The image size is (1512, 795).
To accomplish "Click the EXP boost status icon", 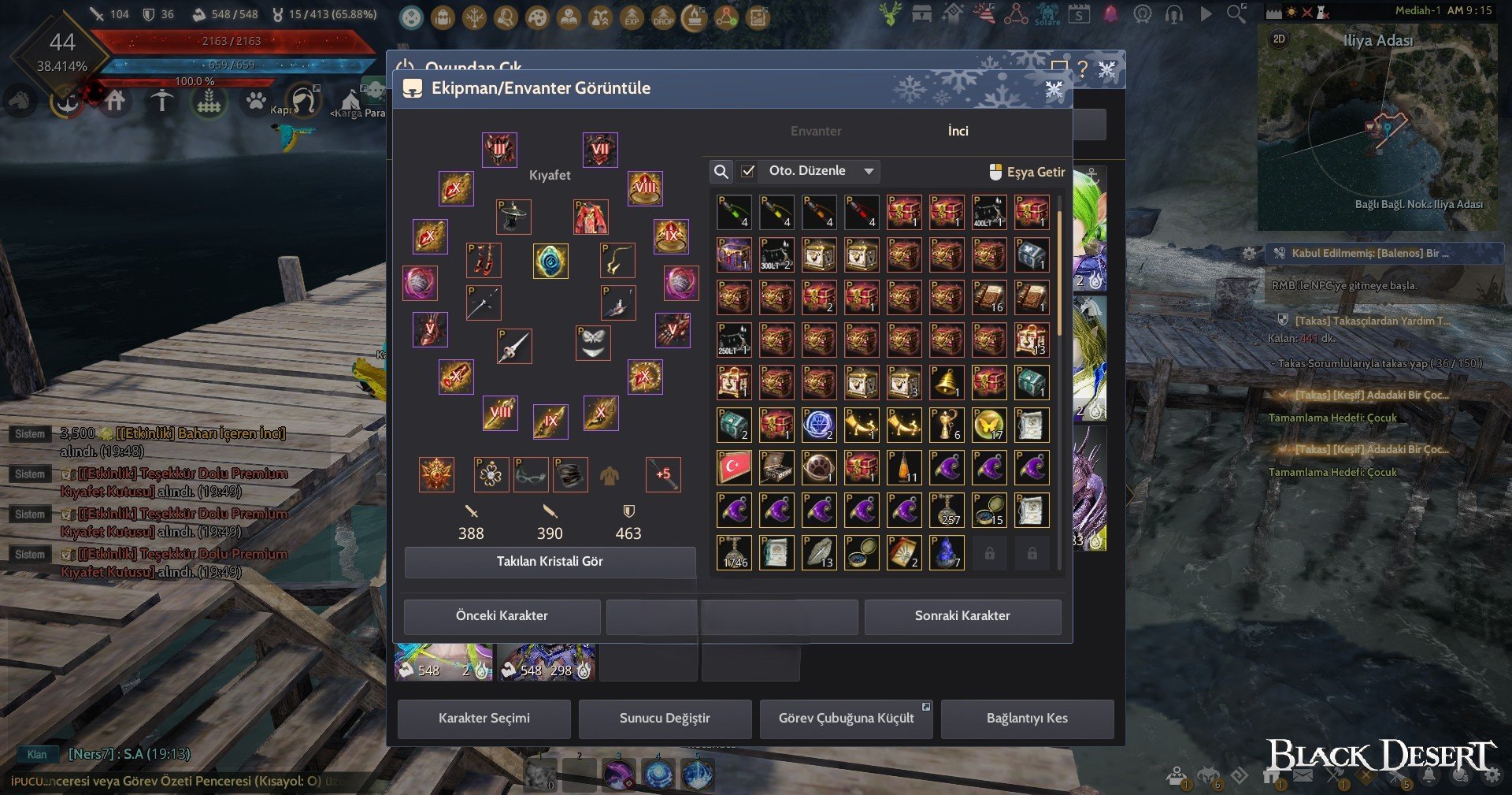I will (632, 16).
